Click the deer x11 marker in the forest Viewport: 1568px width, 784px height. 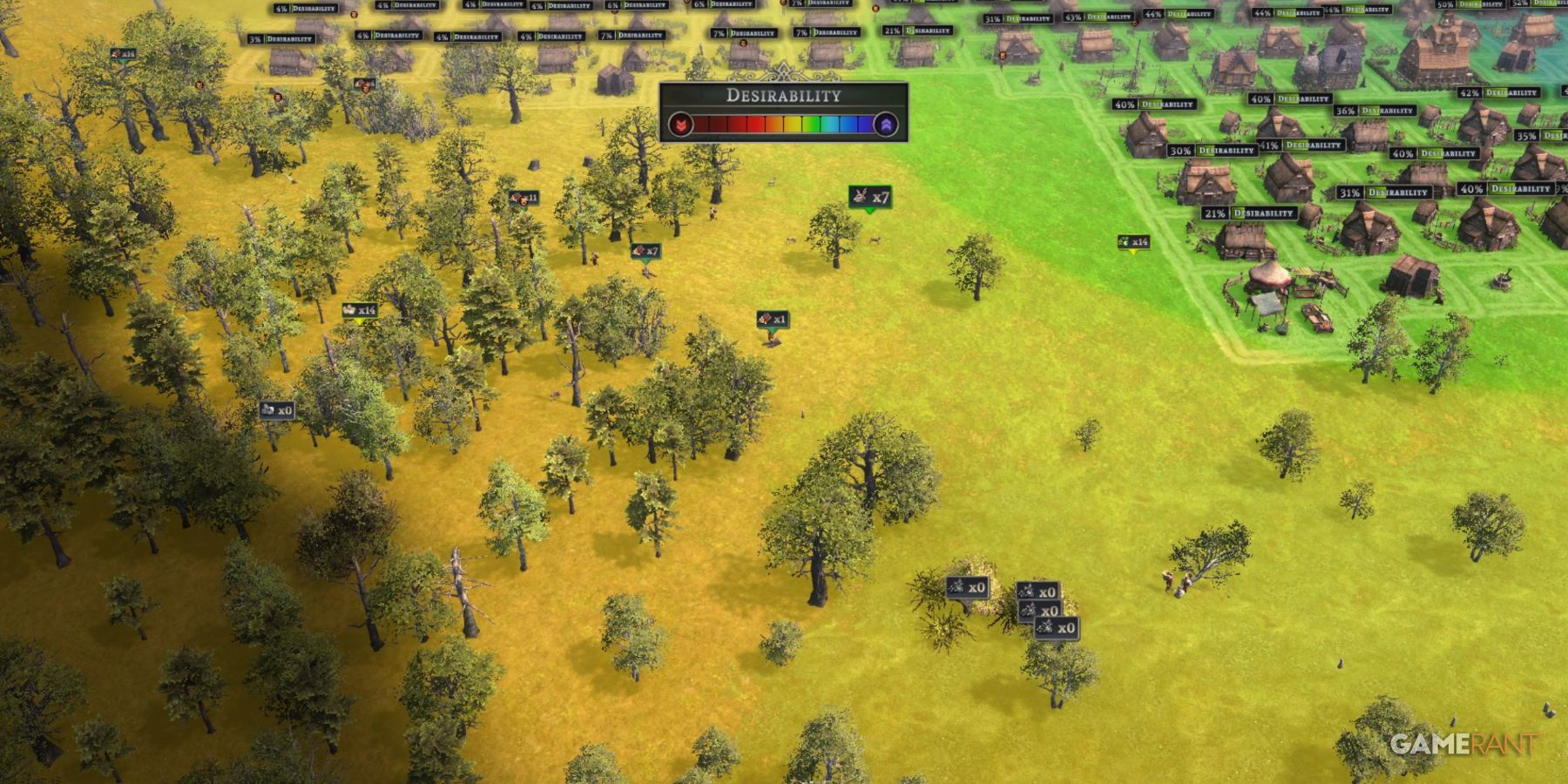523,198
